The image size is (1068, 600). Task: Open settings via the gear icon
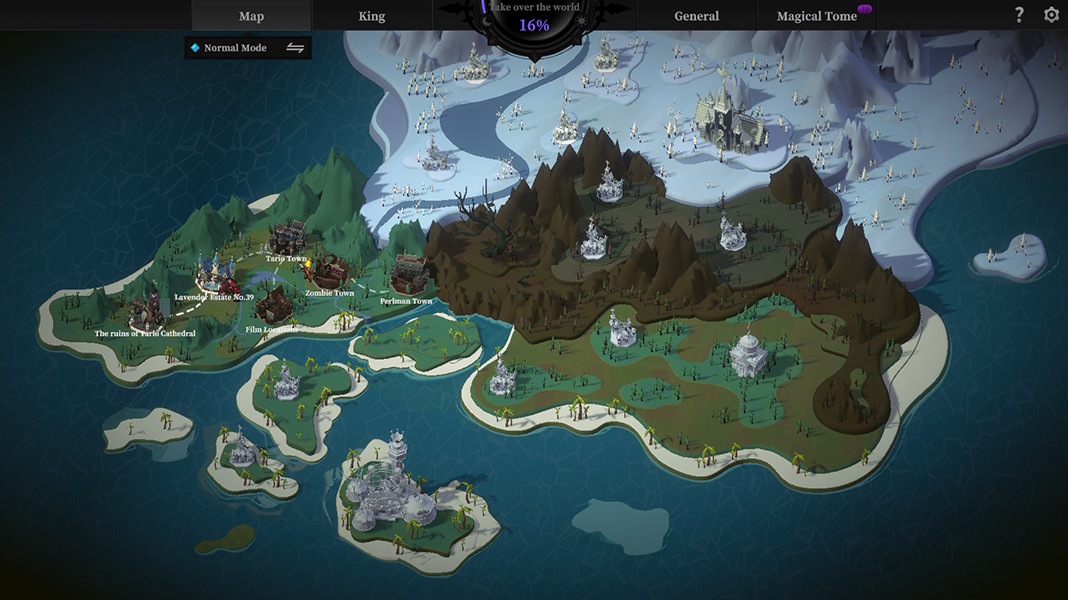1051,15
